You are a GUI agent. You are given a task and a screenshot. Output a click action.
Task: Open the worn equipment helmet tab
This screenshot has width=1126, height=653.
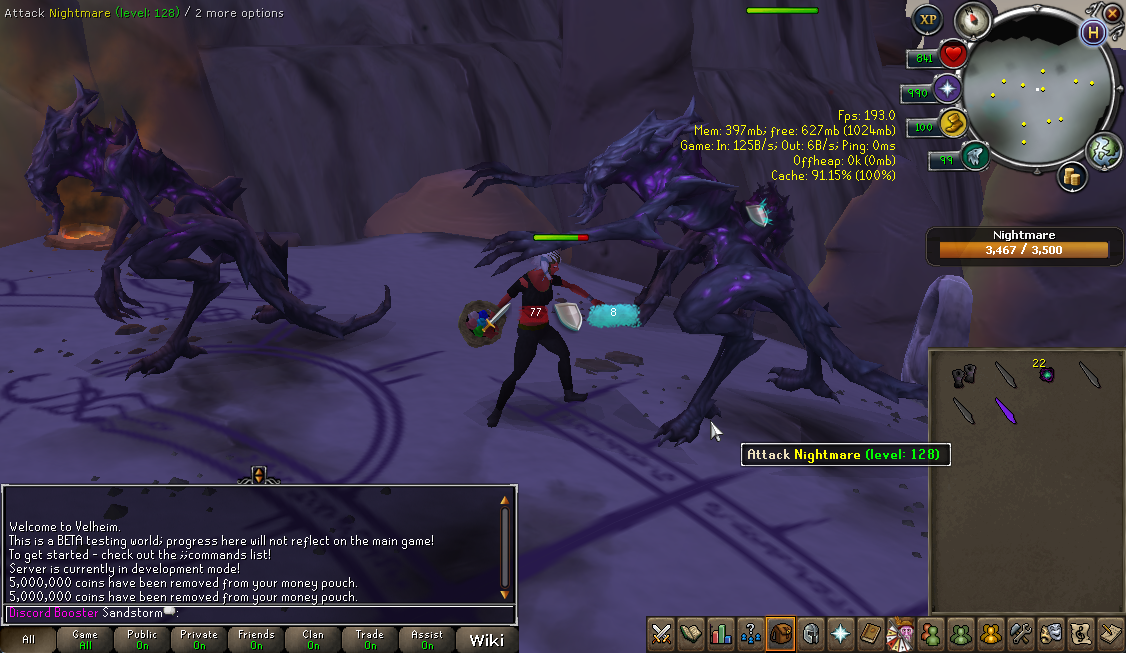[x=811, y=633]
